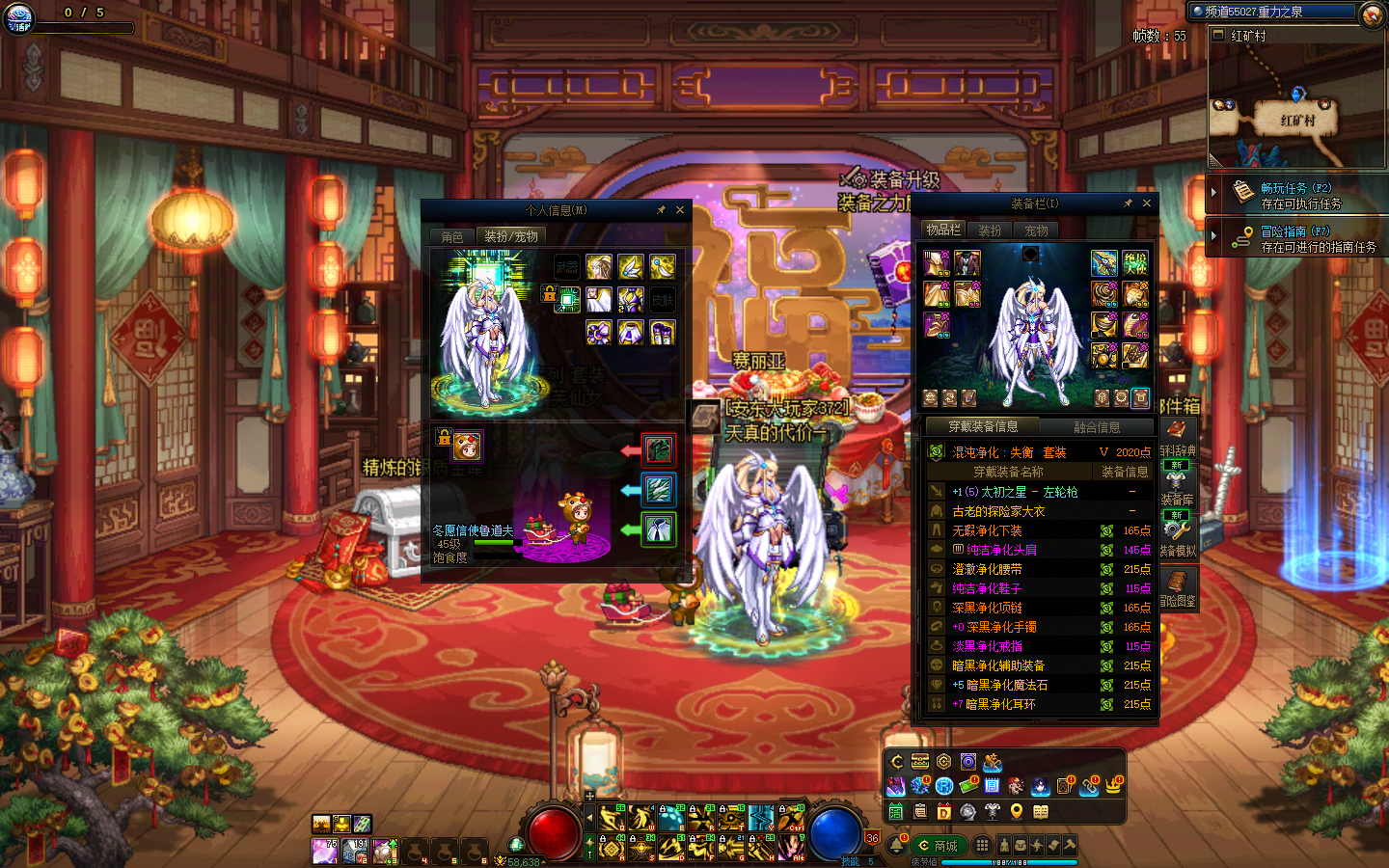Open the yellow map pin location icon
1389x868 pixels.
click(x=1016, y=812)
